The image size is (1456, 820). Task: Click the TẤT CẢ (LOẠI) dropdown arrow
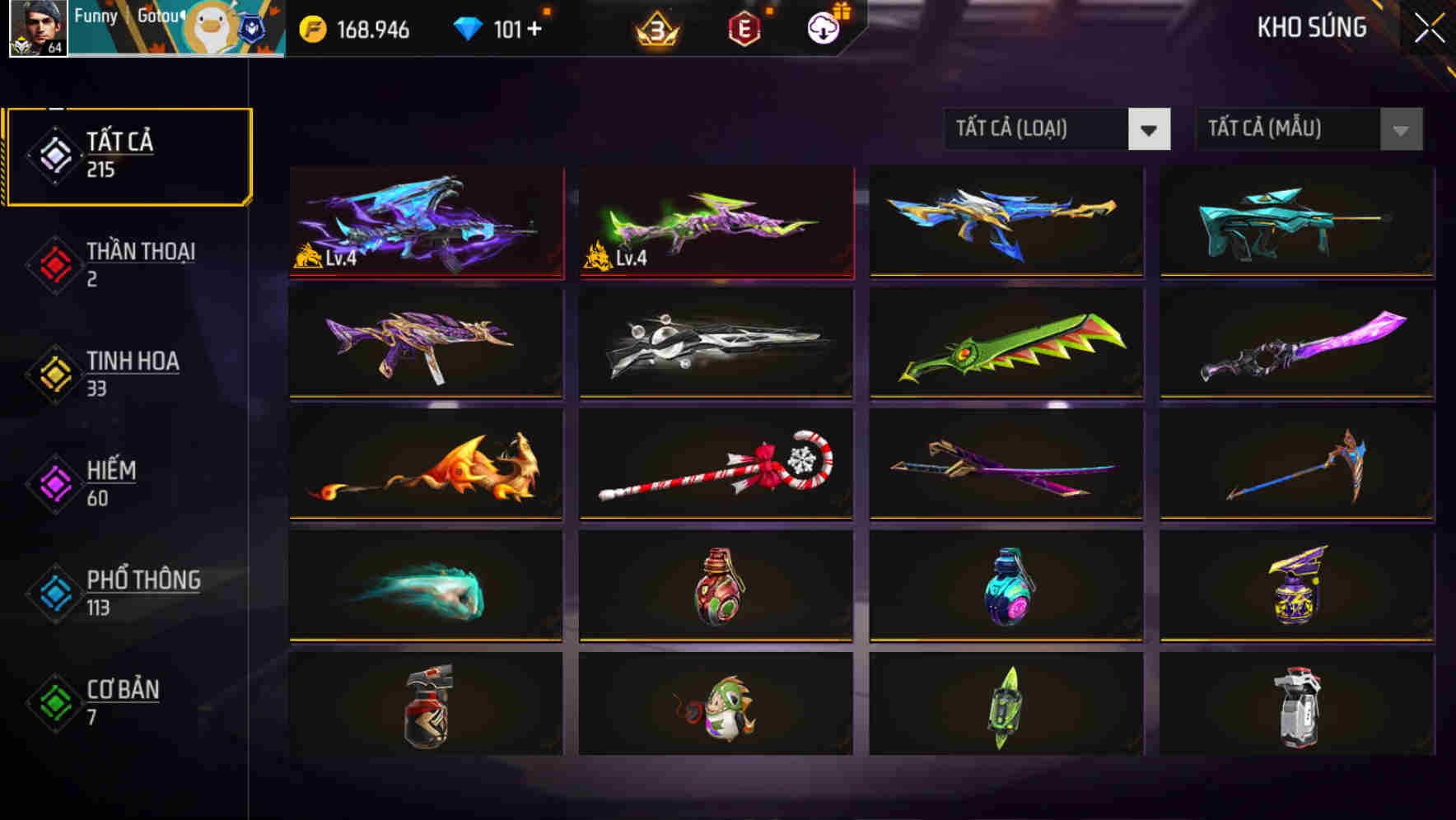(1150, 129)
